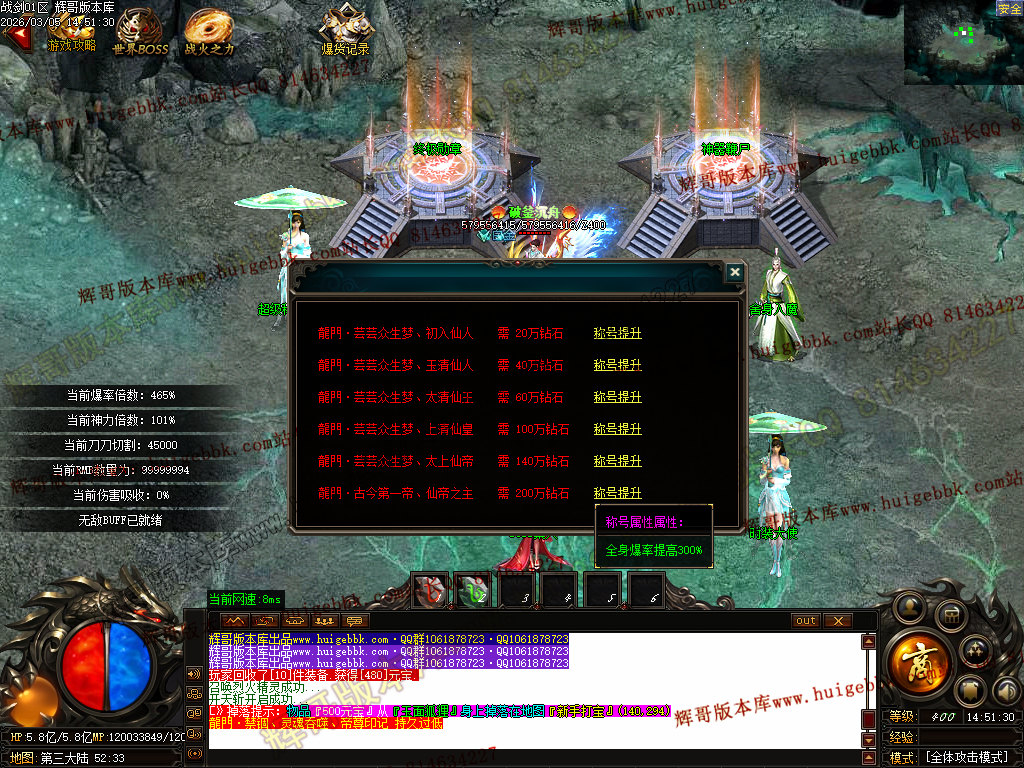The image size is (1024, 768).
Task: Show the 爆货记录 drop records
Action: (x=345, y=32)
